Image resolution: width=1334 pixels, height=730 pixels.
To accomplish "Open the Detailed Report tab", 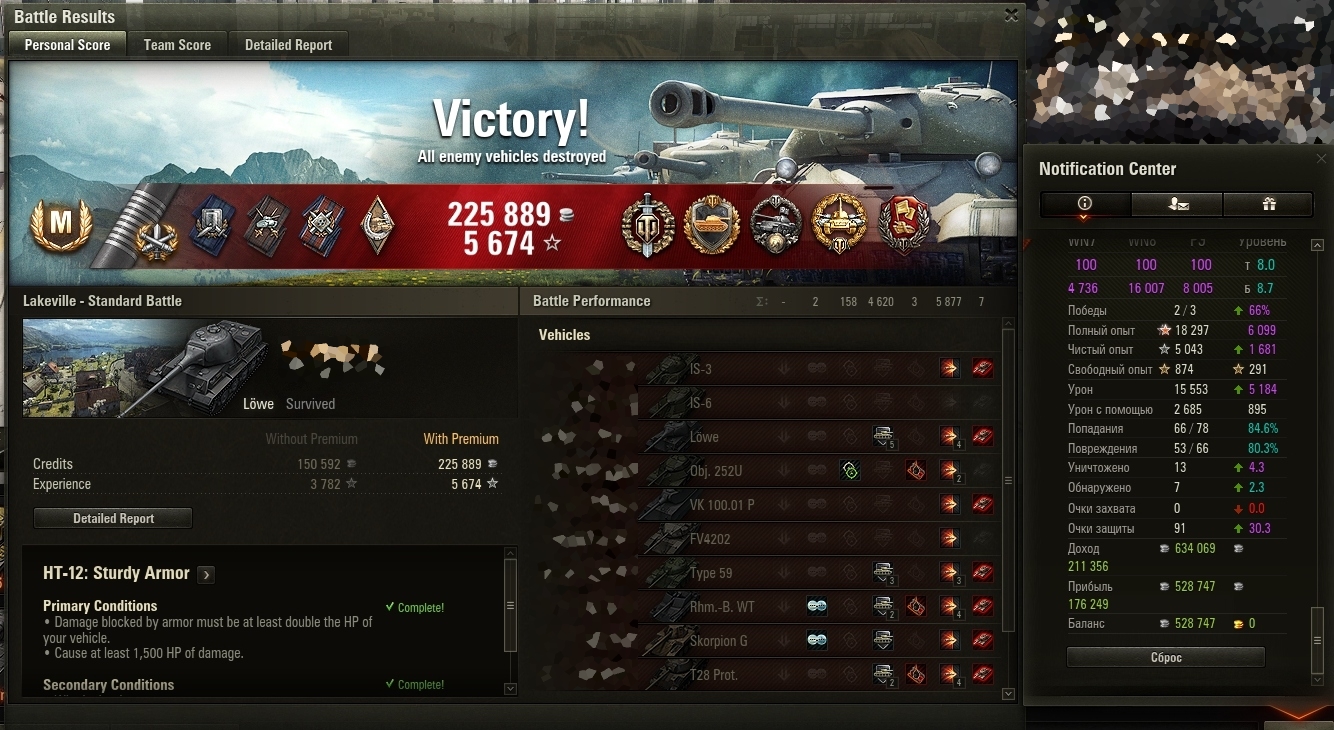I will coord(288,45).
